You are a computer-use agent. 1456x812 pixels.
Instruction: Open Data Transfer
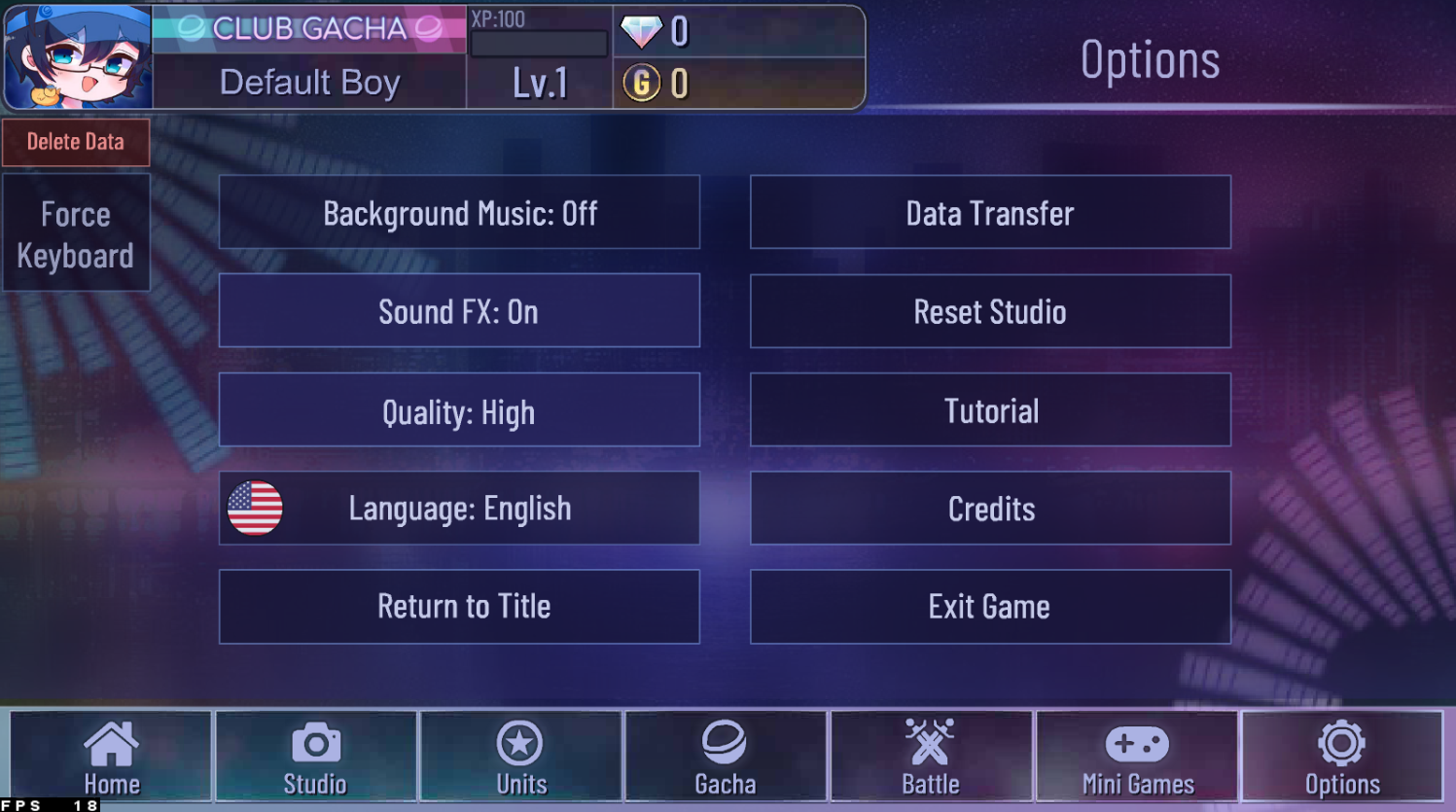(x=990, y=212)
